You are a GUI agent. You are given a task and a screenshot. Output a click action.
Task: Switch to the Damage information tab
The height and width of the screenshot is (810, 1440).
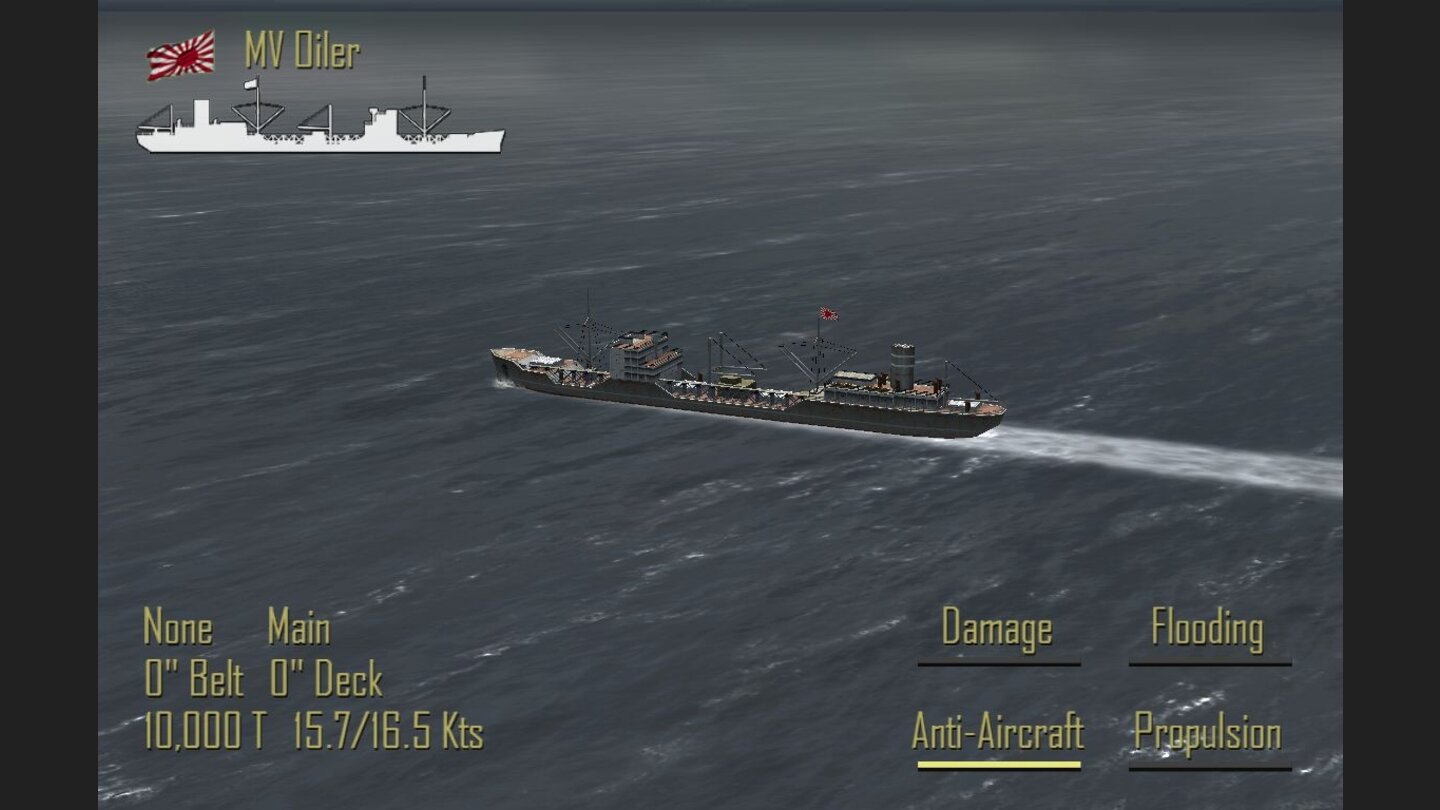(997, 630)
